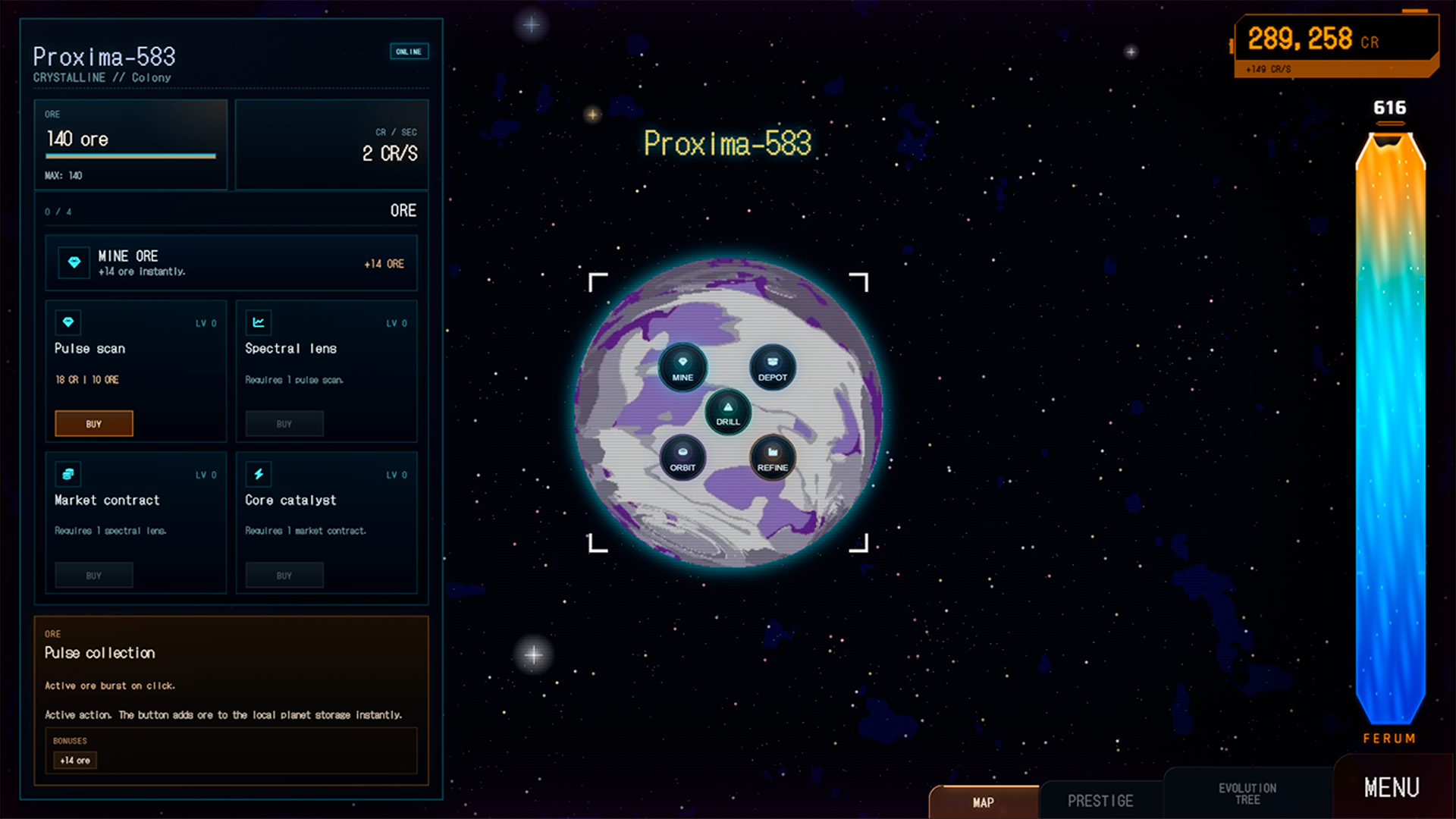Viewport: 1456px width, 819px height.
Task: Expand the 0 / 4 upgrades counter
Action: 59,211
